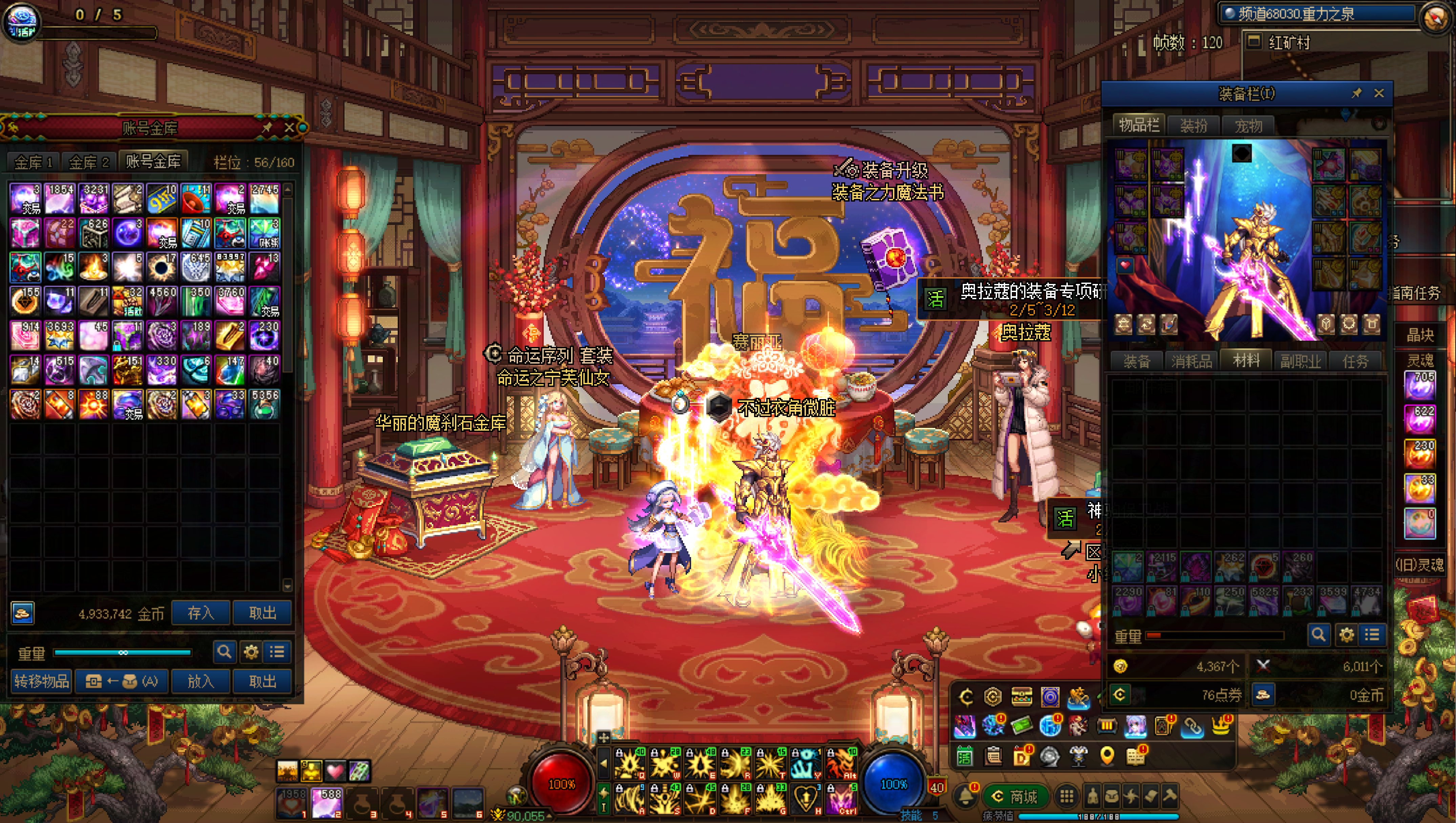The width and height of the screenshot is (1456, 823).
Task: Switch to the 宠物 tab
Action: pos(1248,125)
